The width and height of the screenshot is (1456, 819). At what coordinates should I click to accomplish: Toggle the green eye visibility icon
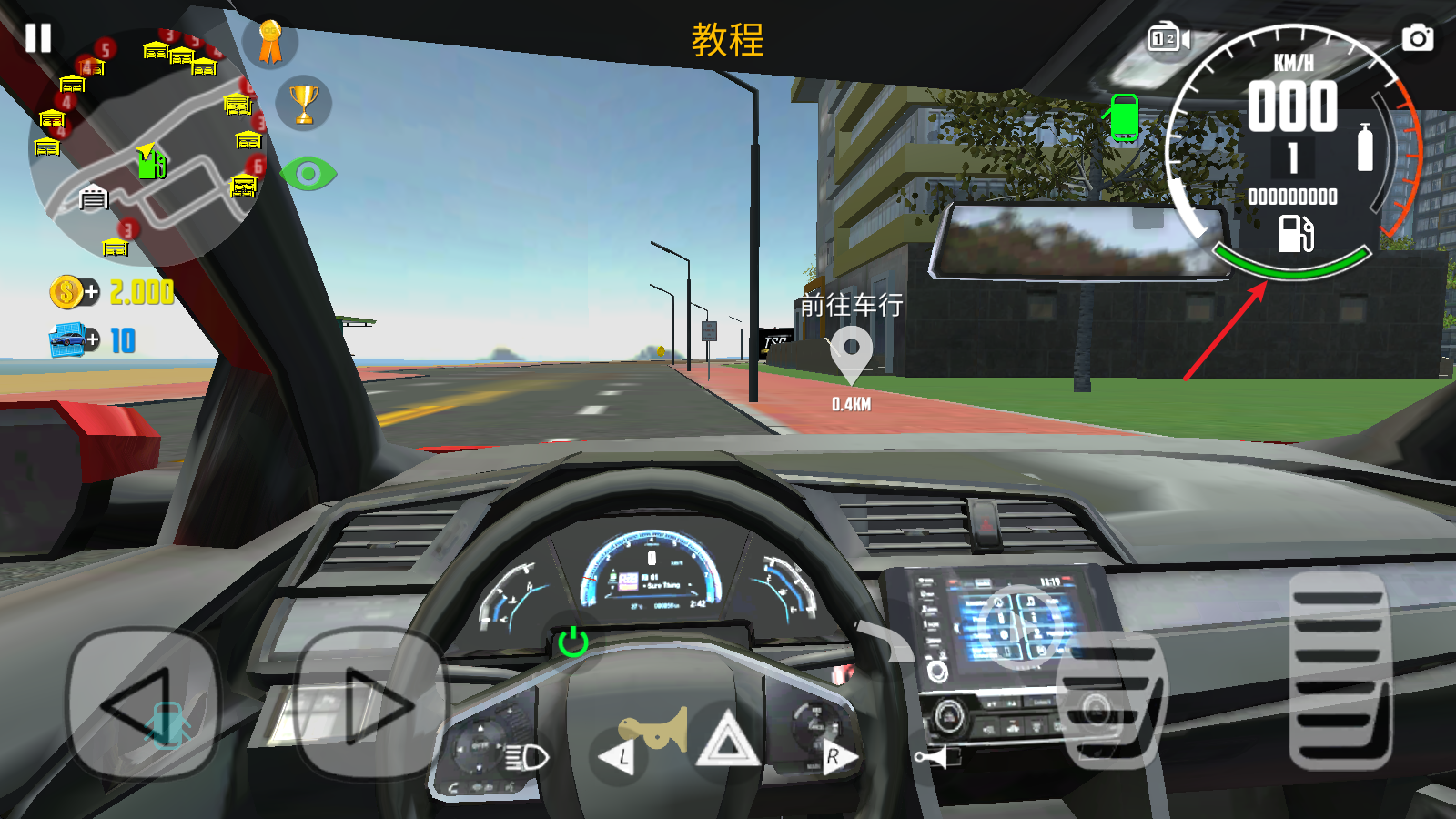(308, 174)
